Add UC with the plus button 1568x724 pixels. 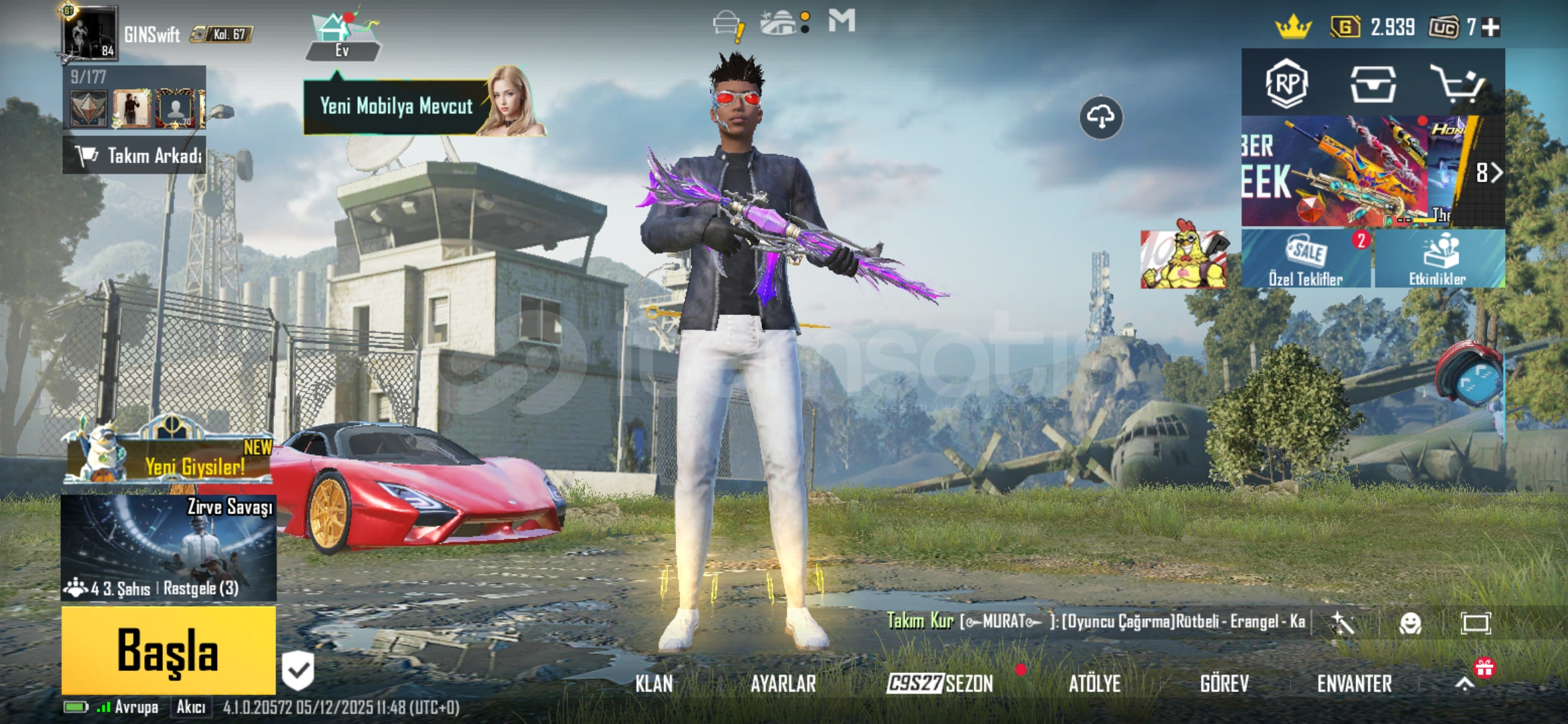(1491, 27)
